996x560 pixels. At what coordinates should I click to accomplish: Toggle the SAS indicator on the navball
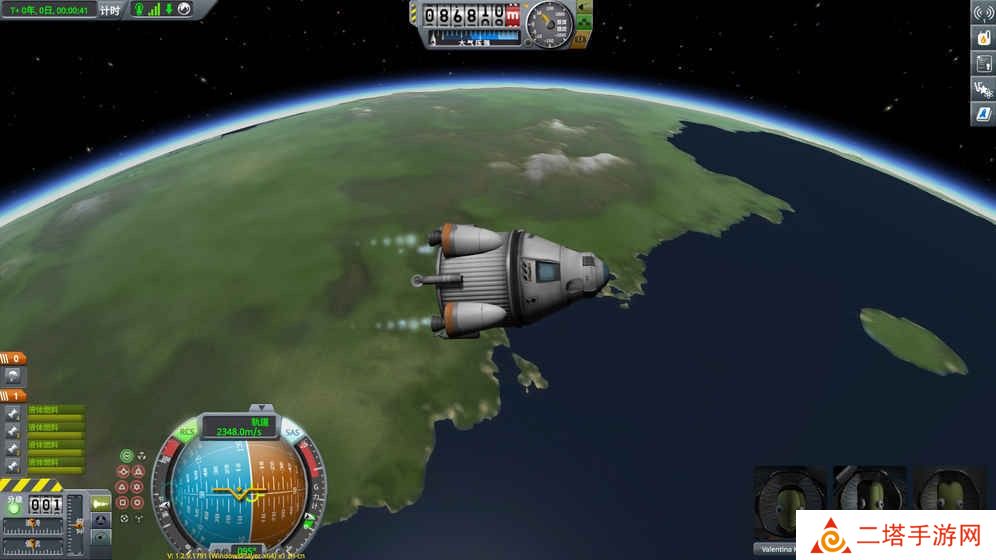coord(292,433)
